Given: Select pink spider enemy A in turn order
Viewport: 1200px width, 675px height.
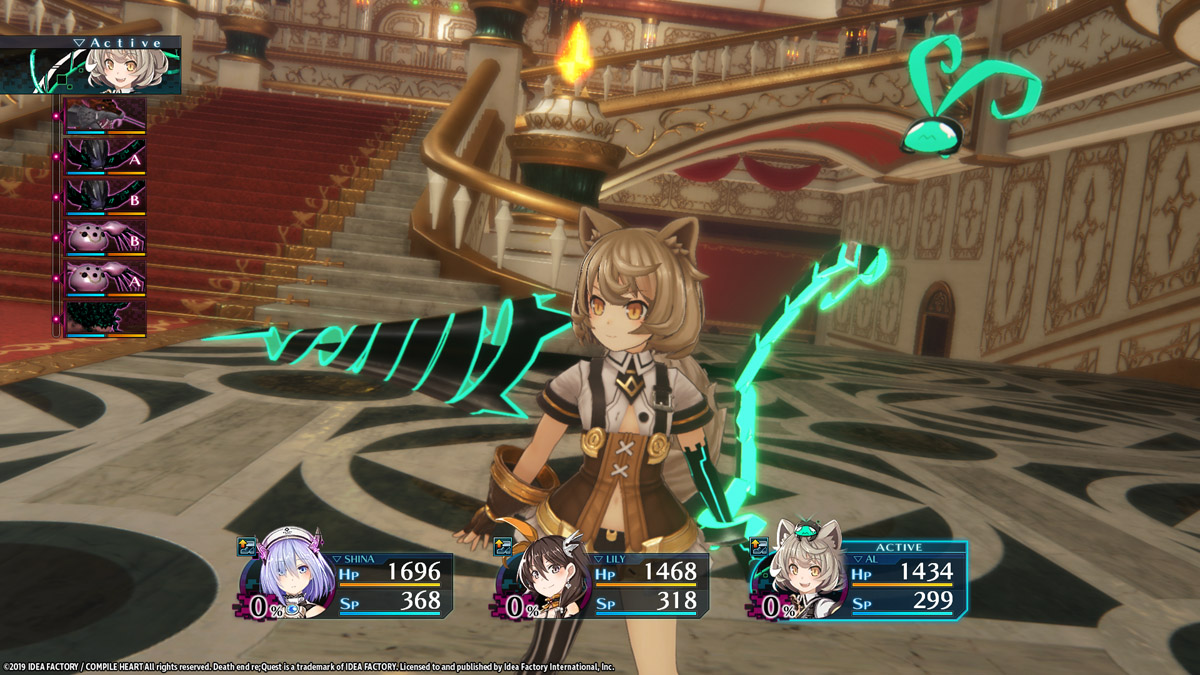Looking at the screenshot, I should pyautogui.click(x=105, y=279).
